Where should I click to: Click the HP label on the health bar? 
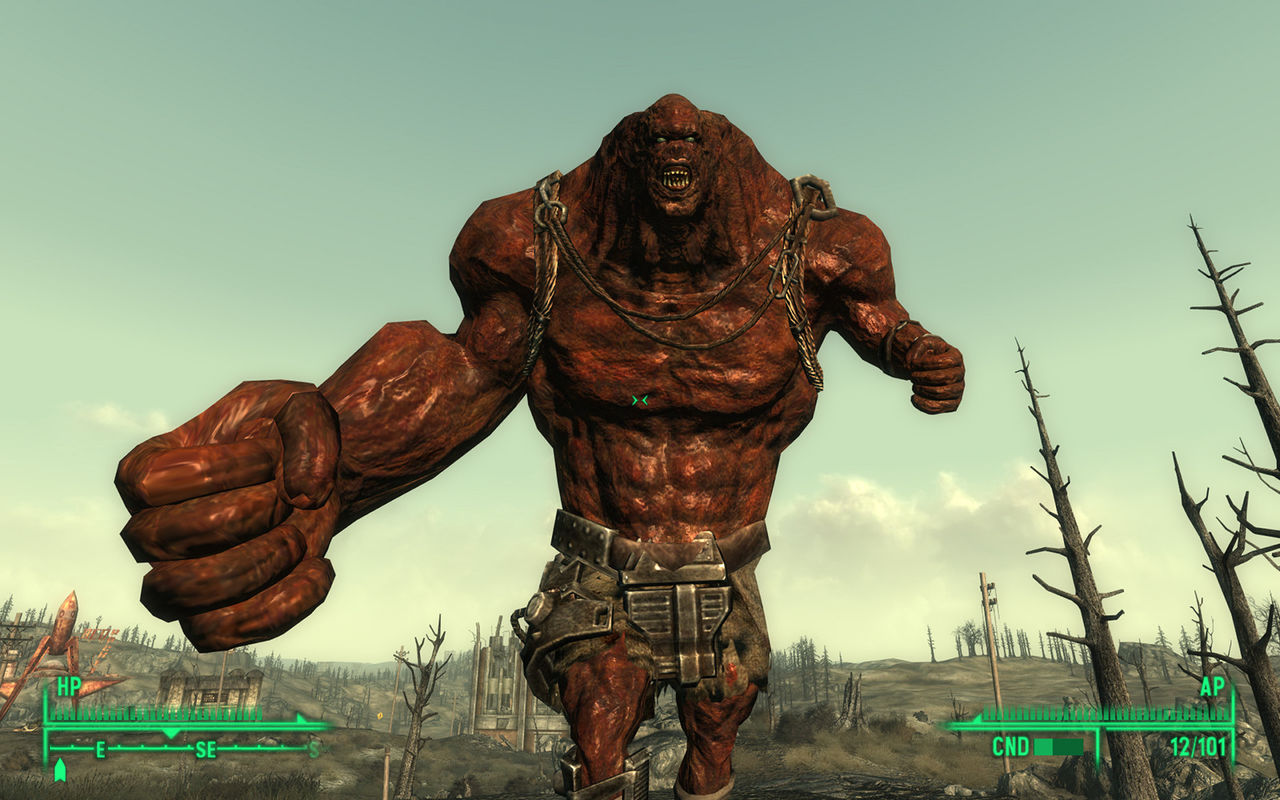click(x=68, y=686)
